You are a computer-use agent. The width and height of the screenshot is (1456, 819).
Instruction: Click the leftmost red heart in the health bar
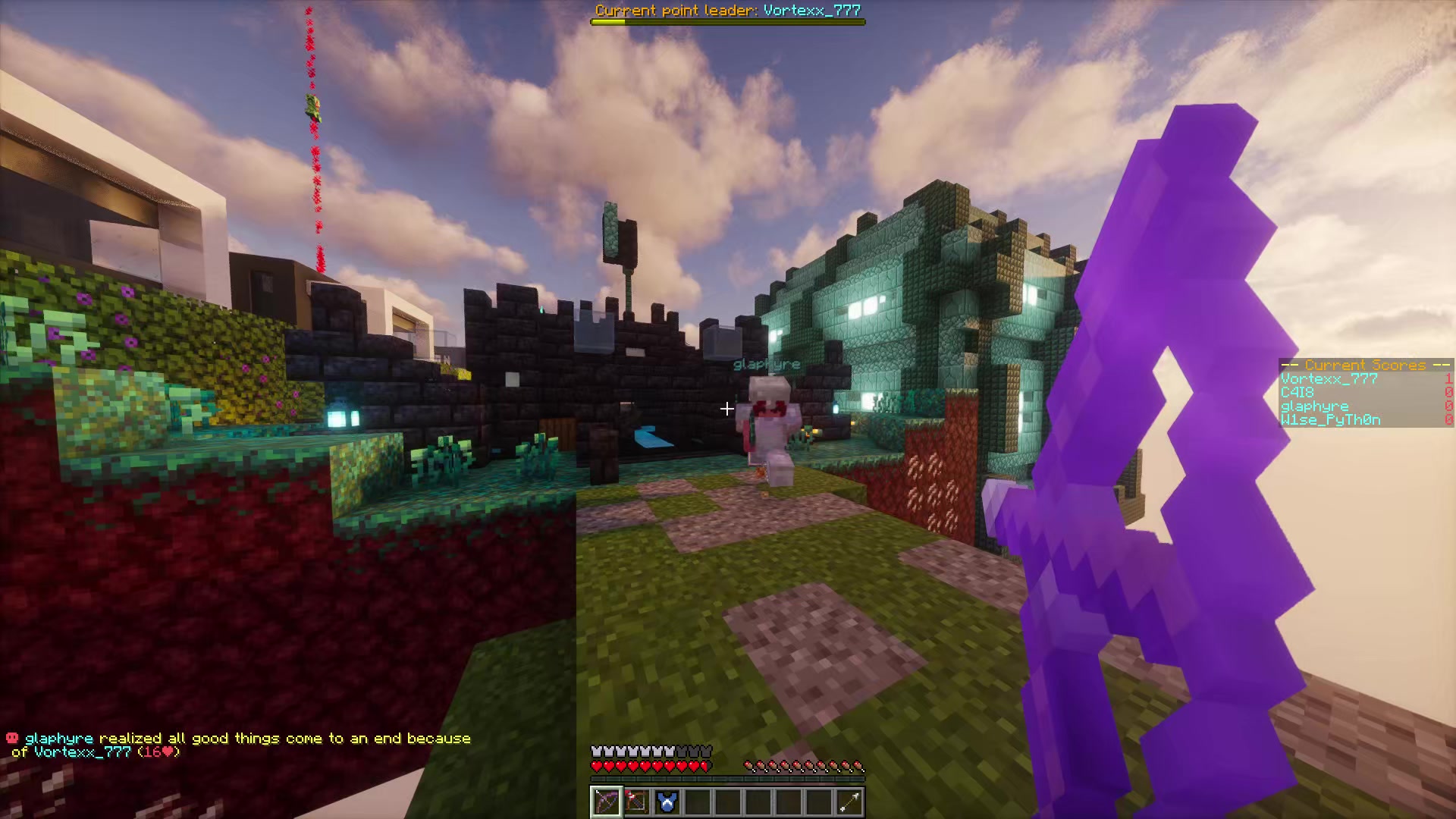pos(597,765)
